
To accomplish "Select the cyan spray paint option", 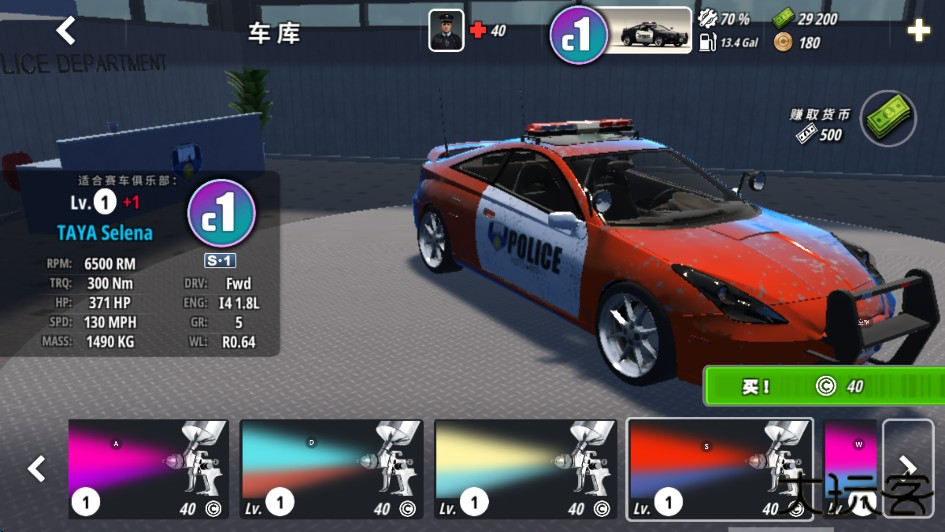I will coord(332,468).
